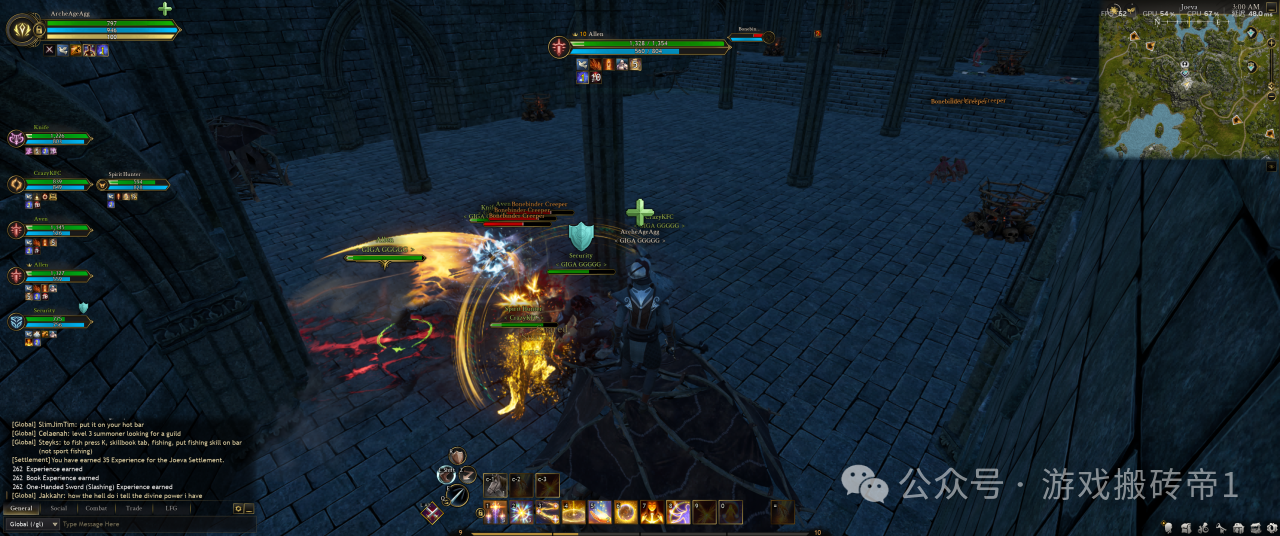Open the Global chat channel dropdown

tap(30, 524)
